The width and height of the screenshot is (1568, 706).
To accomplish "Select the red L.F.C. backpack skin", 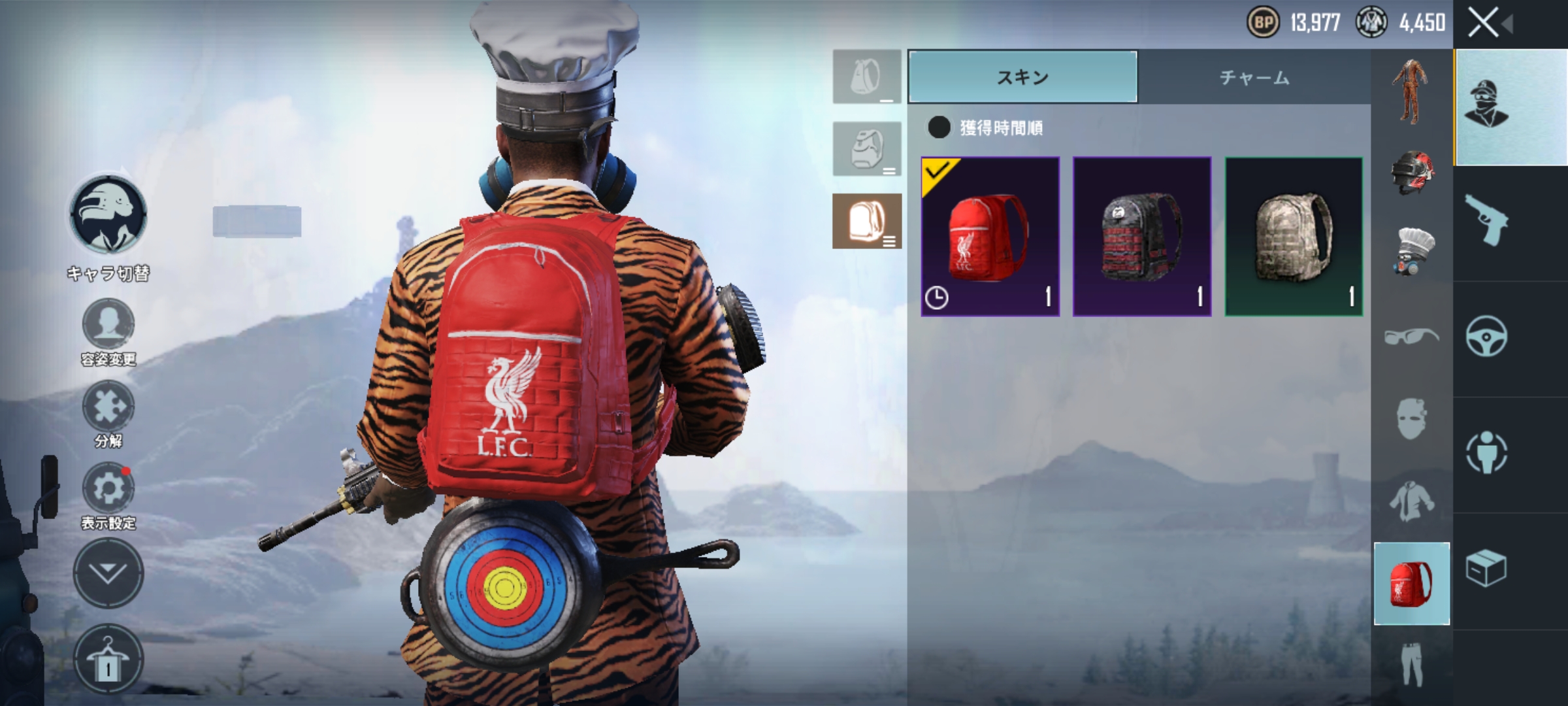I will [990, 237].
